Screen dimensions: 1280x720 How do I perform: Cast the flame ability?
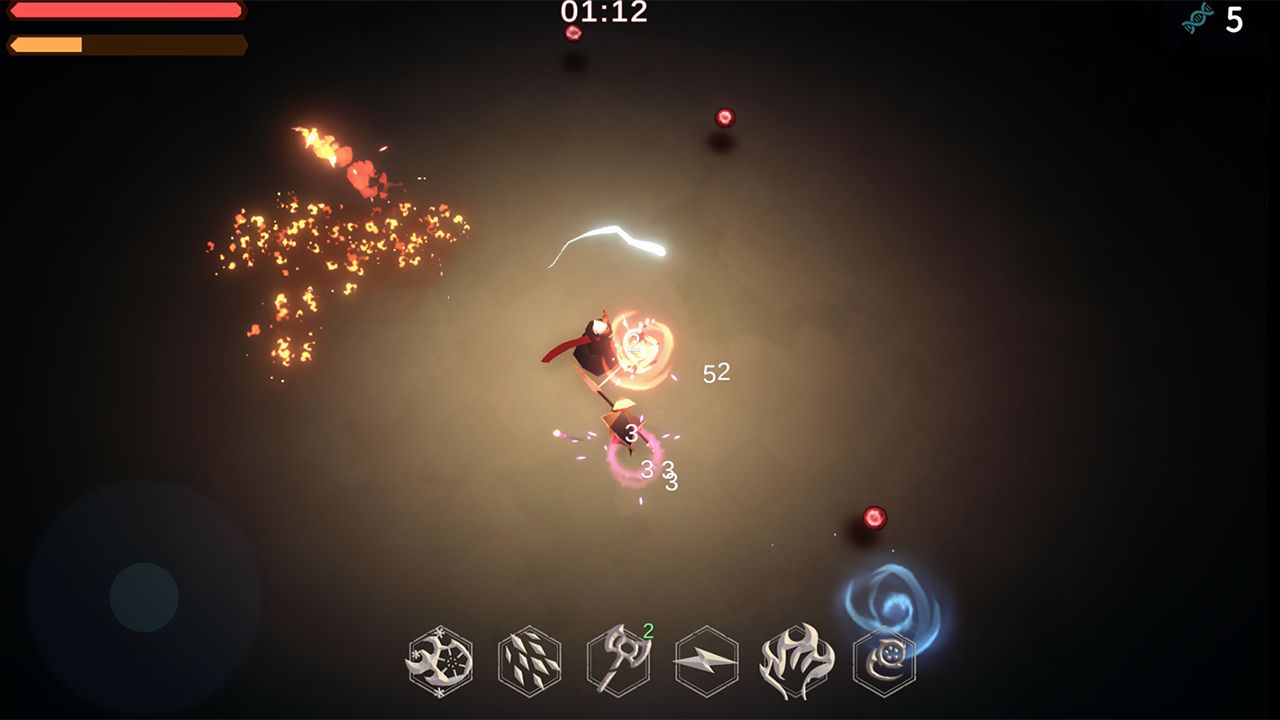point(796,661)
